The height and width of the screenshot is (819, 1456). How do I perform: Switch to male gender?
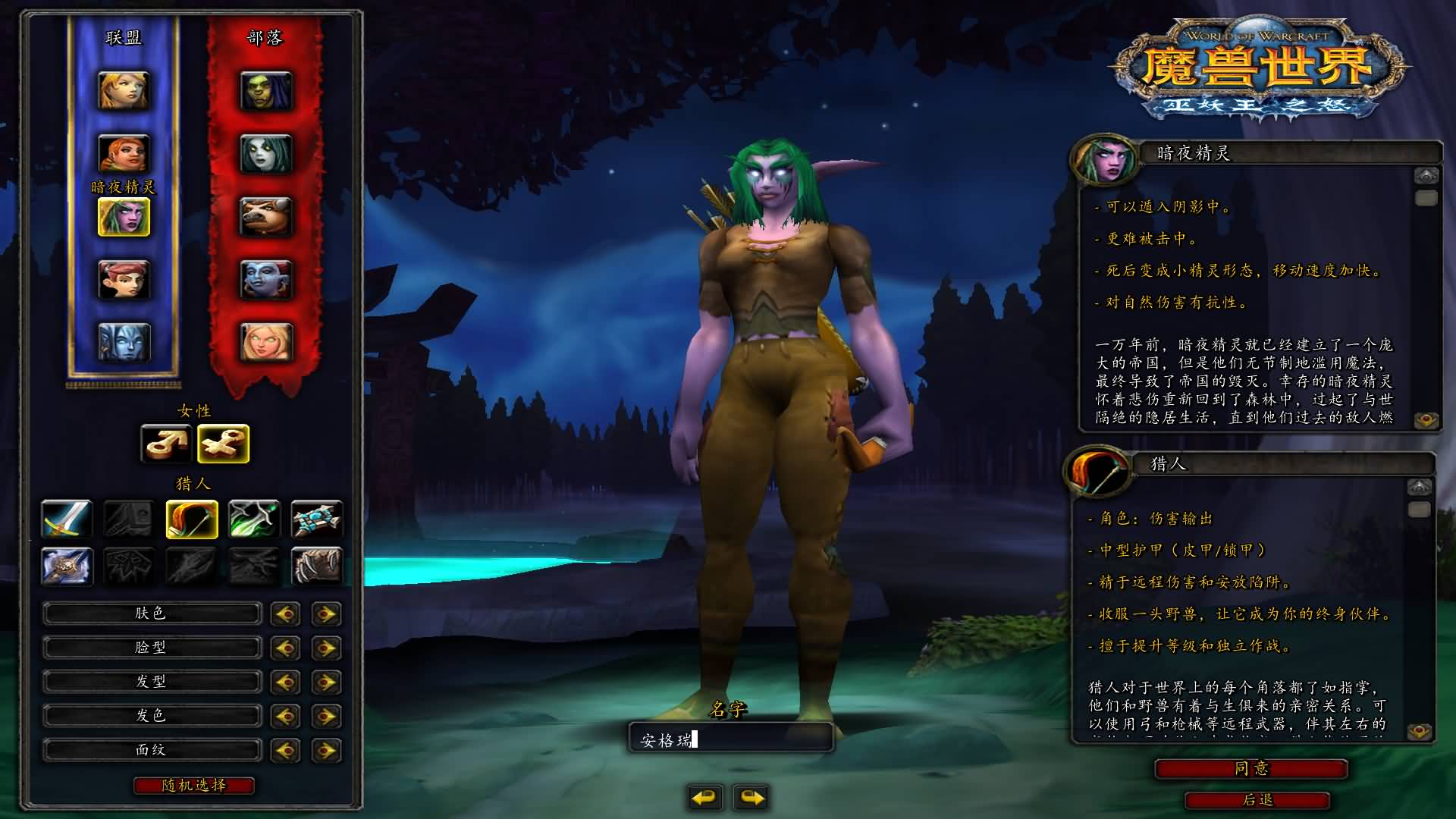coord(166,444)
